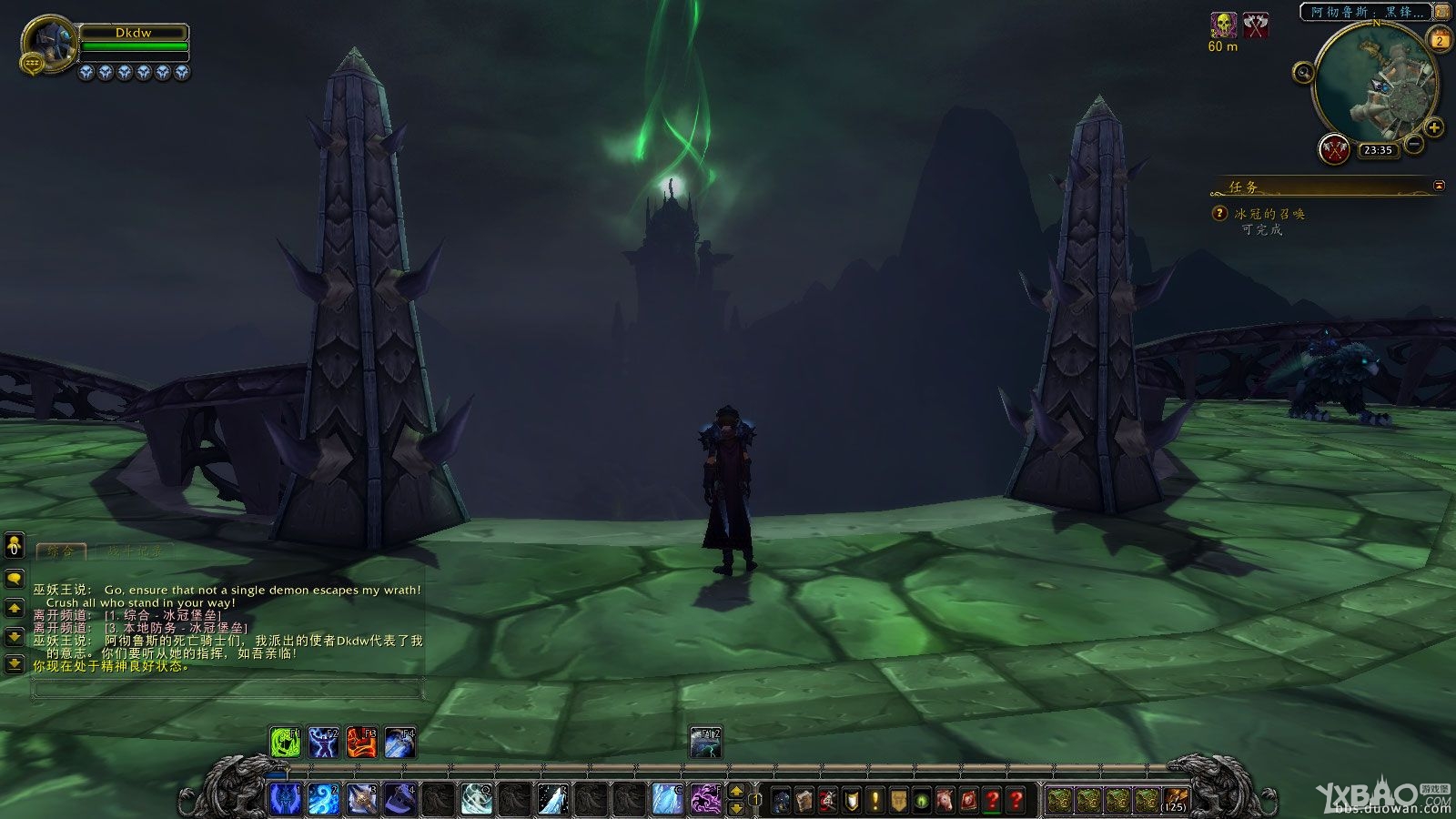Click the circular minimap

coord(1372,85)
